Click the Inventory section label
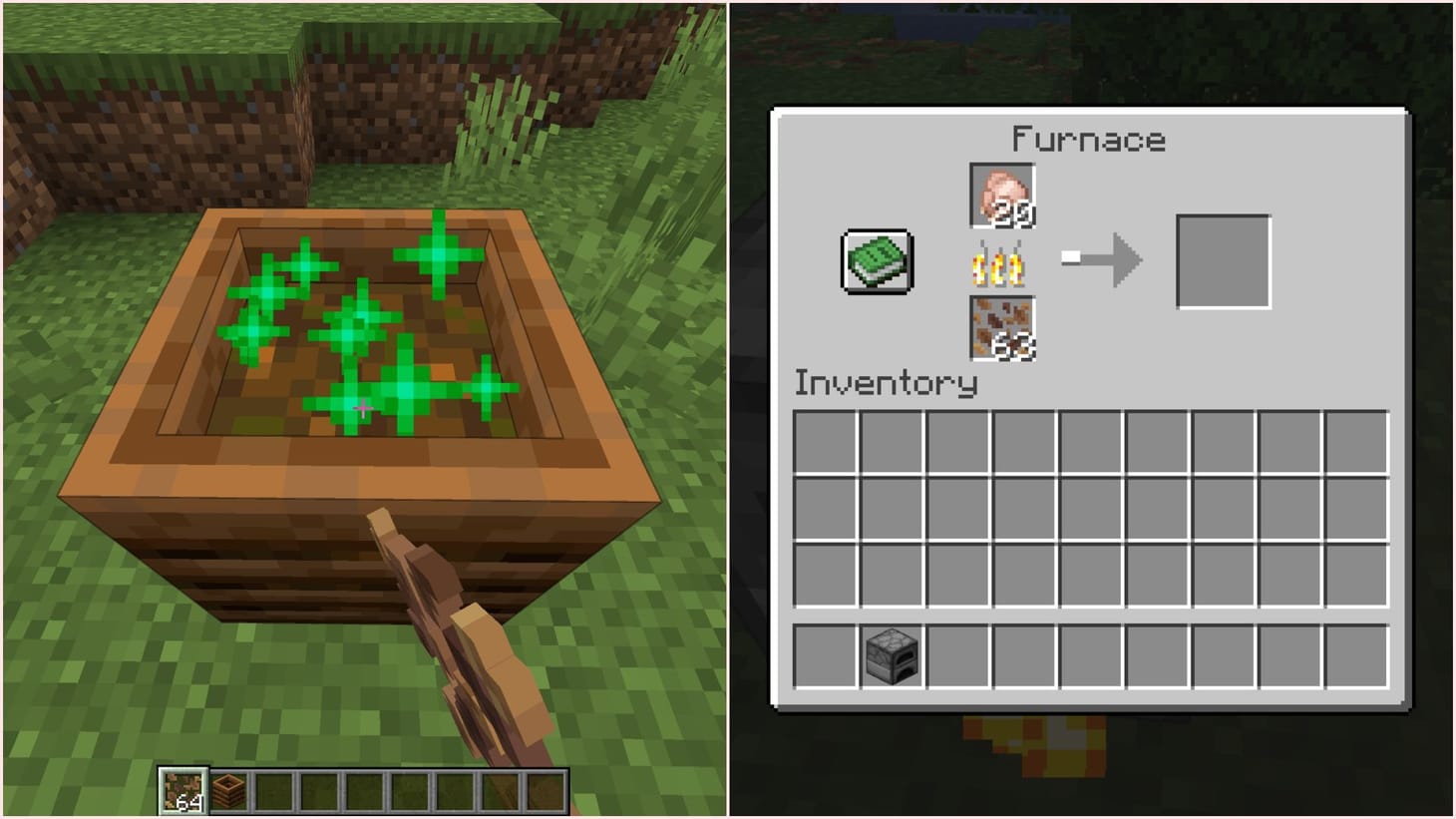Viewport: 1456px width, 819px height. point(886,383)
